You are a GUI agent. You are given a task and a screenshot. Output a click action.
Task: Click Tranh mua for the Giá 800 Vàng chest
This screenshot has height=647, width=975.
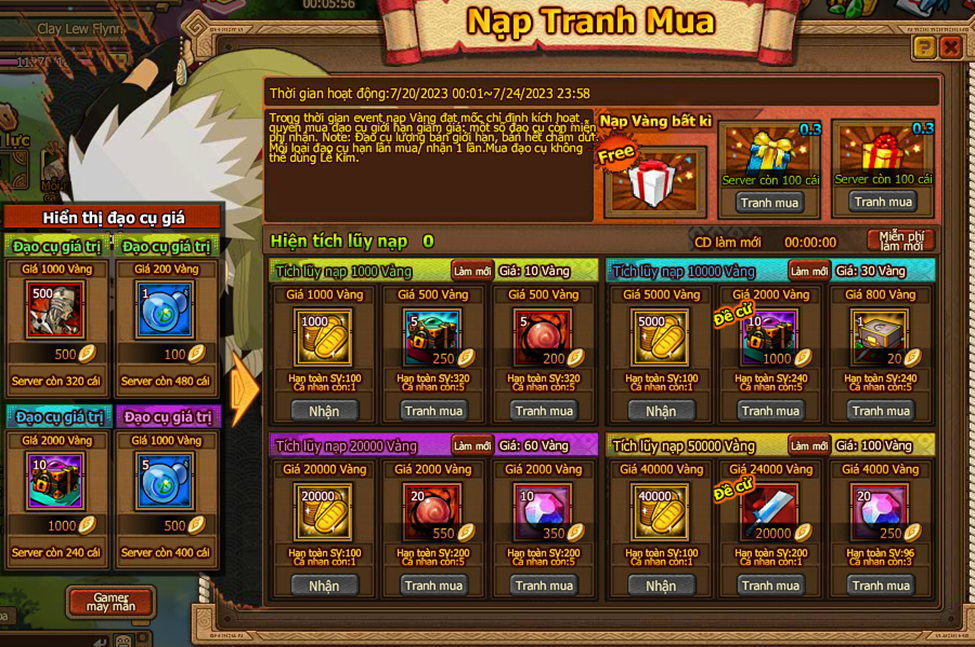(881, 411)
